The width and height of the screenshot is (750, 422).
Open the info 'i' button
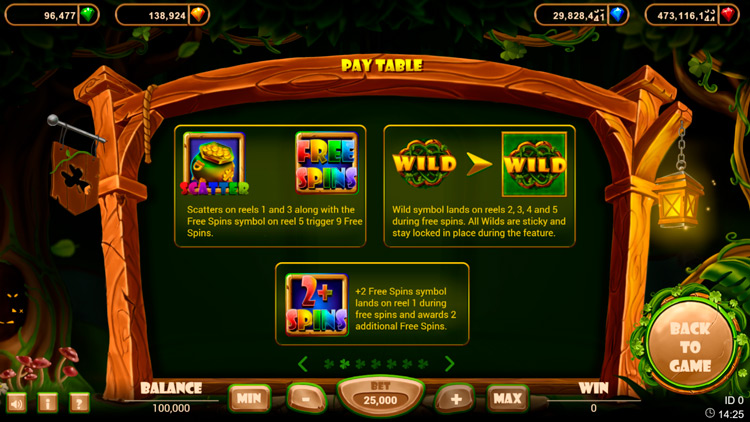(x=48, y=403)
